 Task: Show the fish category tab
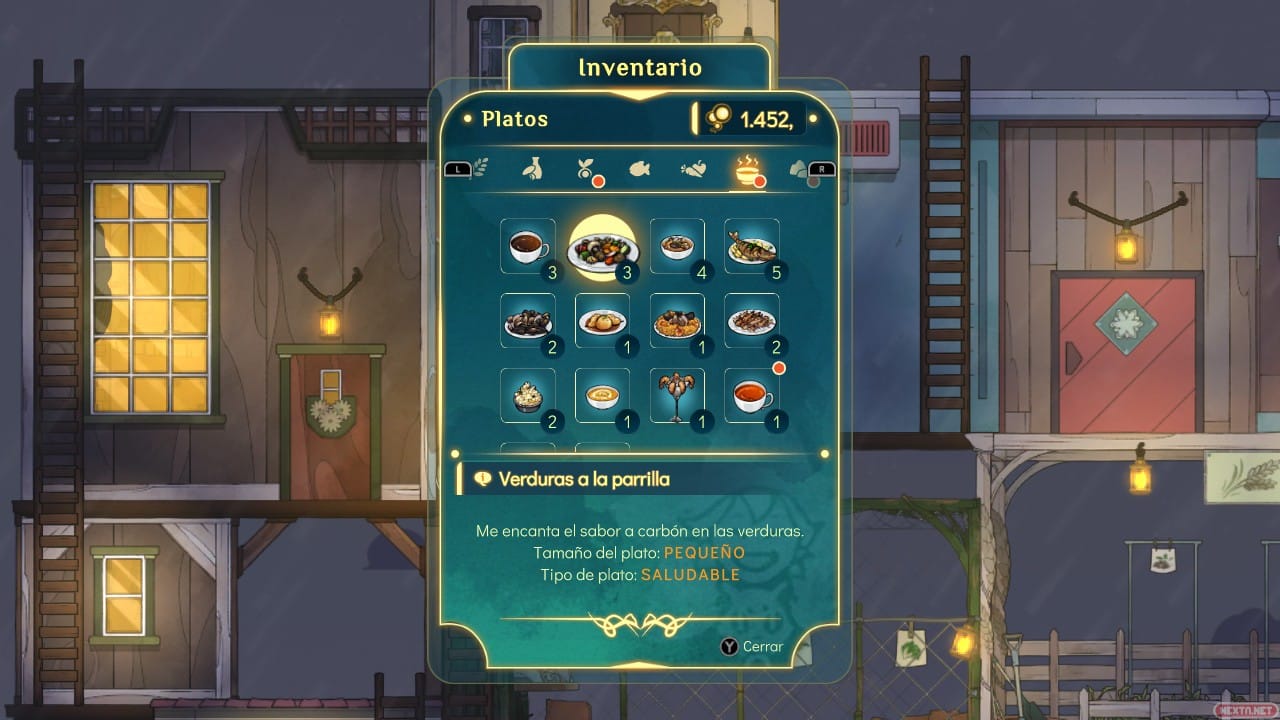tap(640, 169)
